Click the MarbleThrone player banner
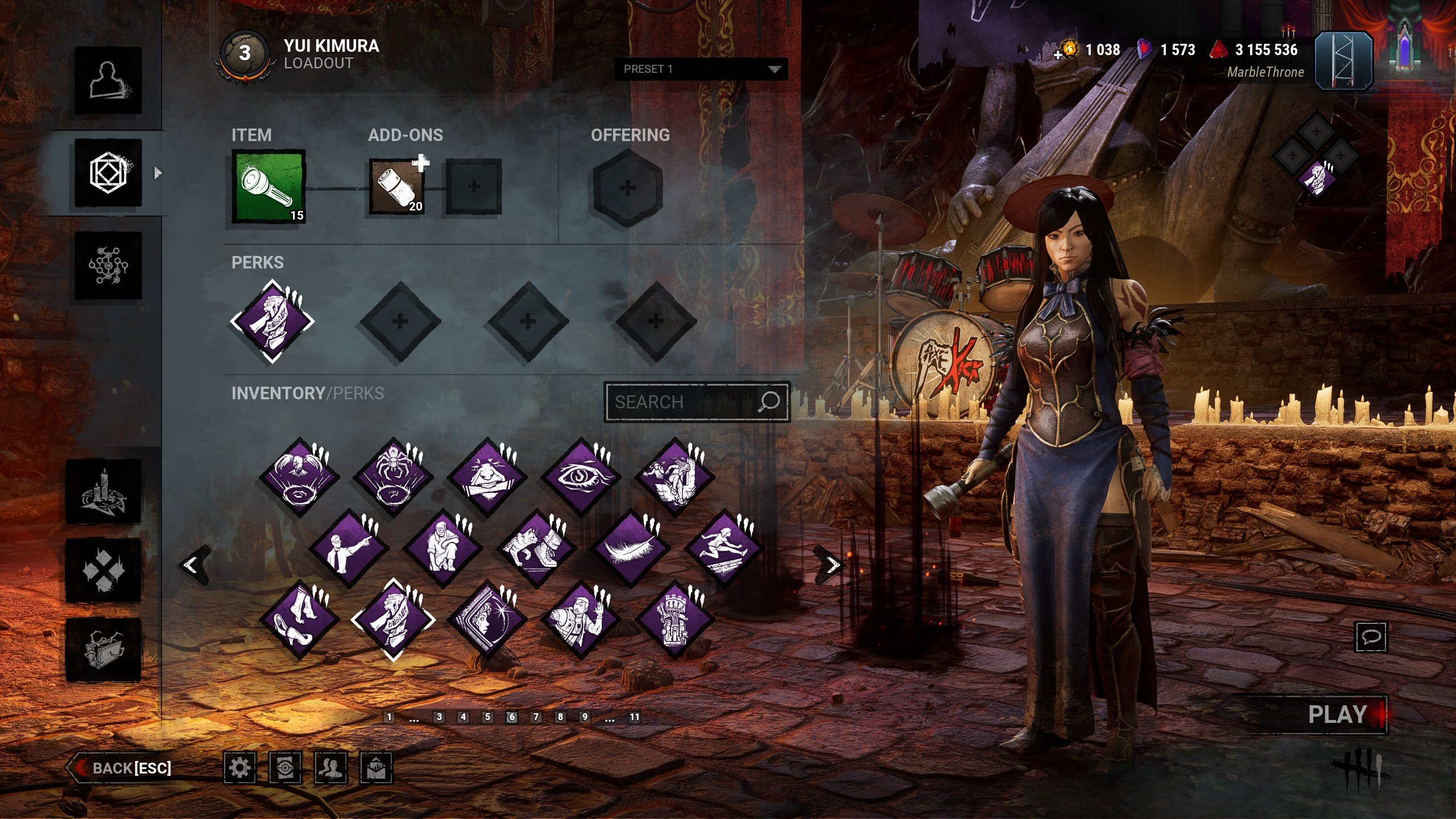 tap(1343, 61)
